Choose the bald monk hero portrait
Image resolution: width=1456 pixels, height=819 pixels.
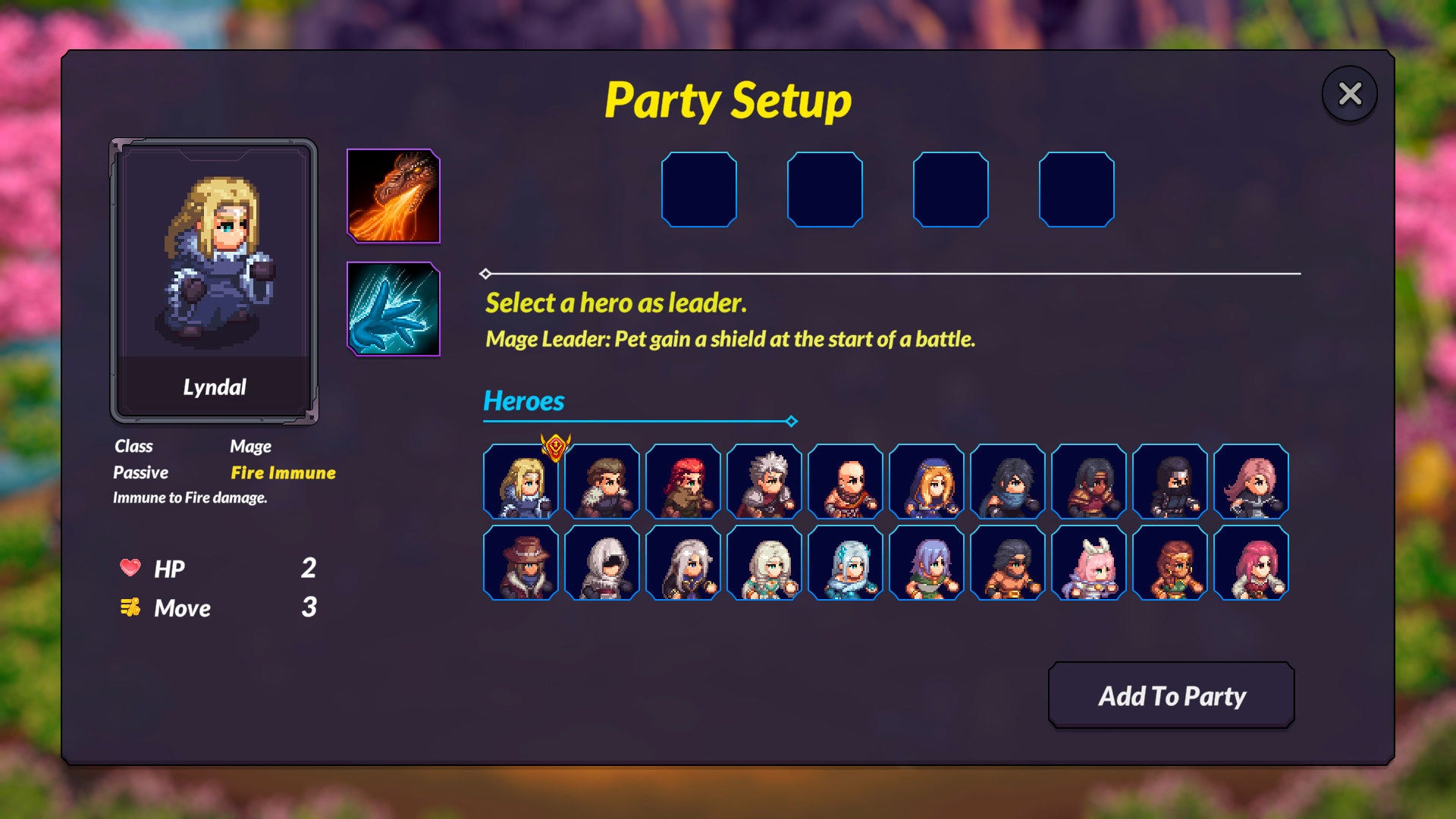[846, 482]
